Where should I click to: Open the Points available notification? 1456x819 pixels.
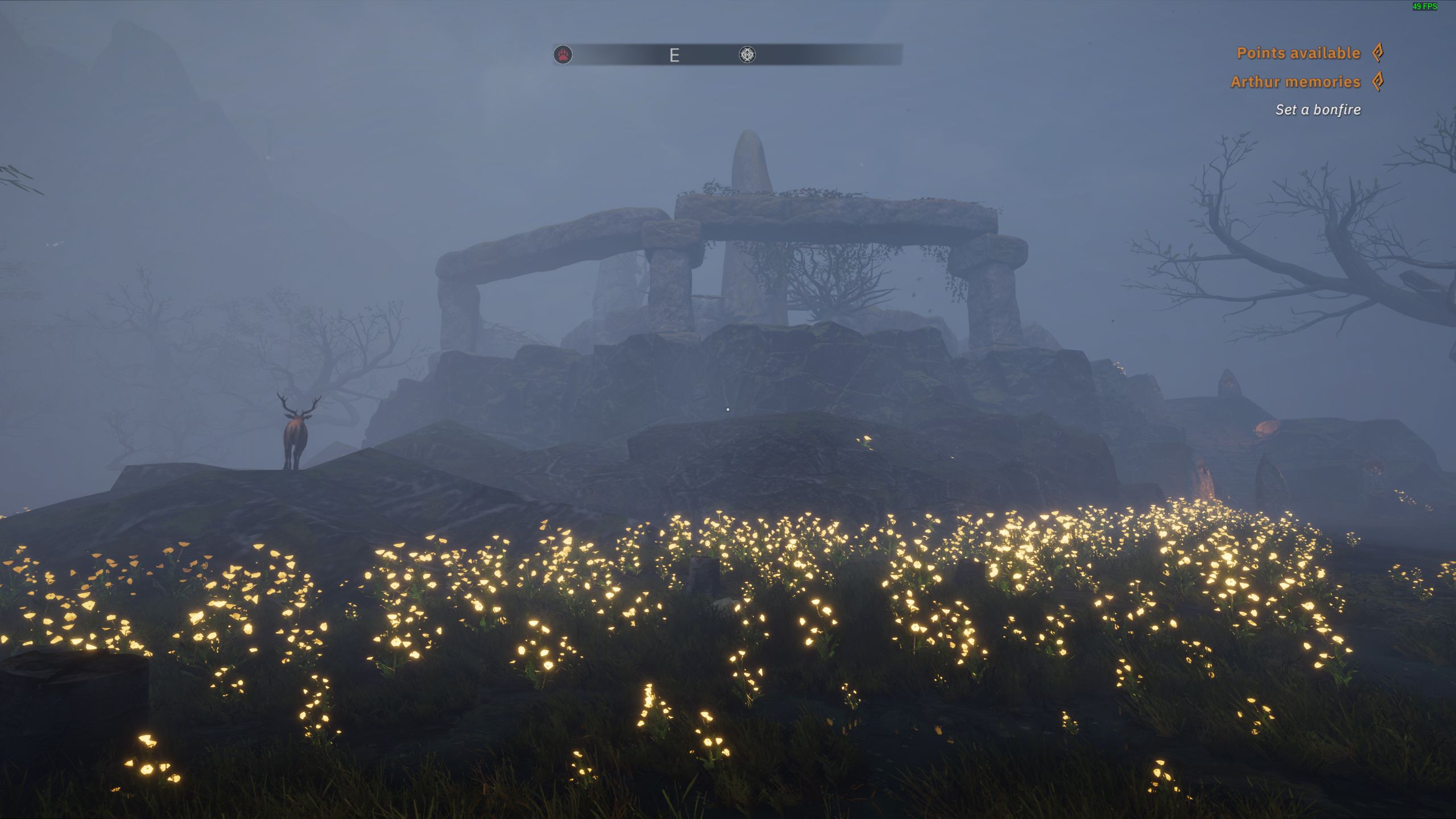point(1298,53)
